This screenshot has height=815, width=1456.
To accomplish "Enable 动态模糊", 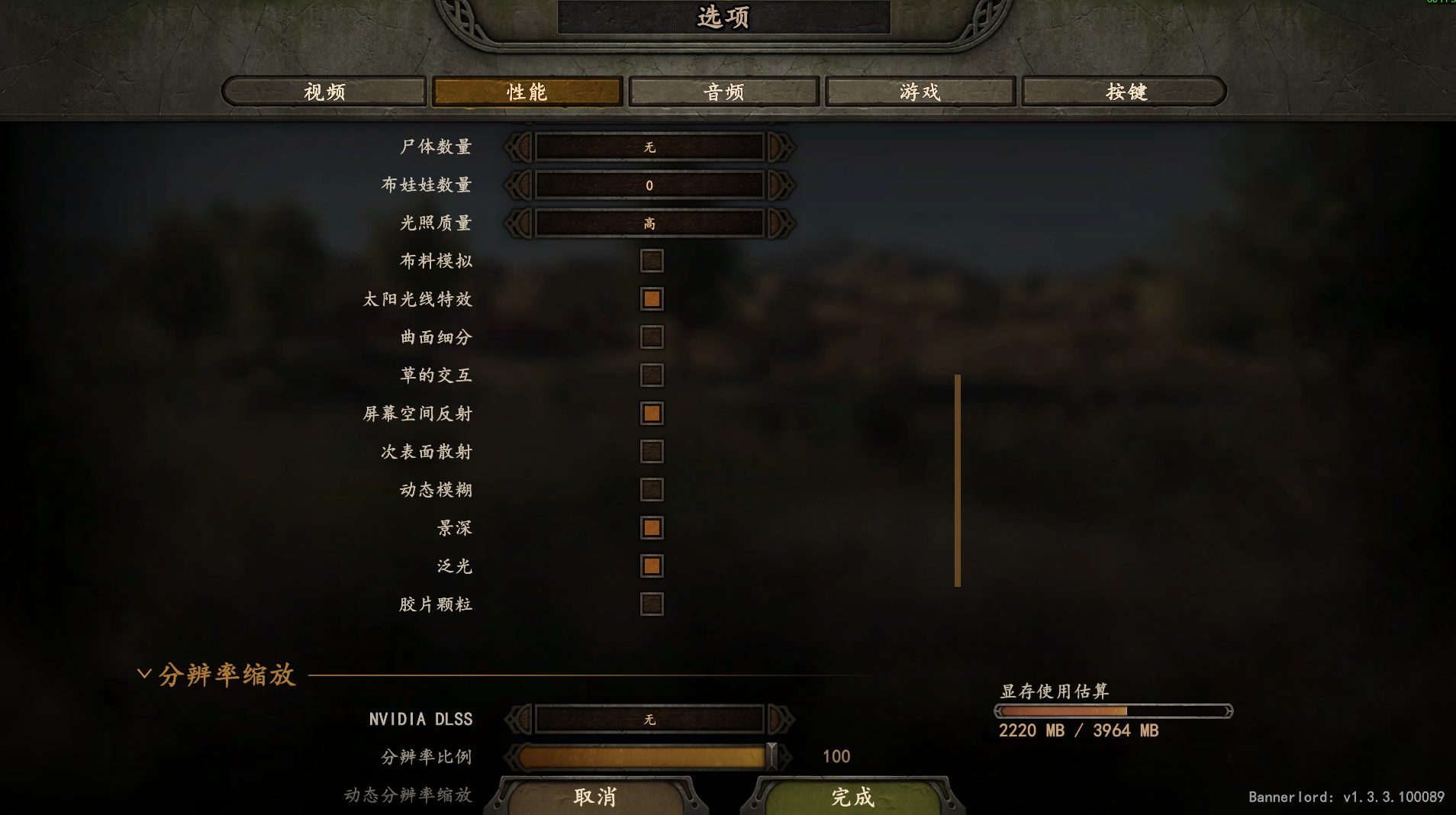I will tap(652, 490).
